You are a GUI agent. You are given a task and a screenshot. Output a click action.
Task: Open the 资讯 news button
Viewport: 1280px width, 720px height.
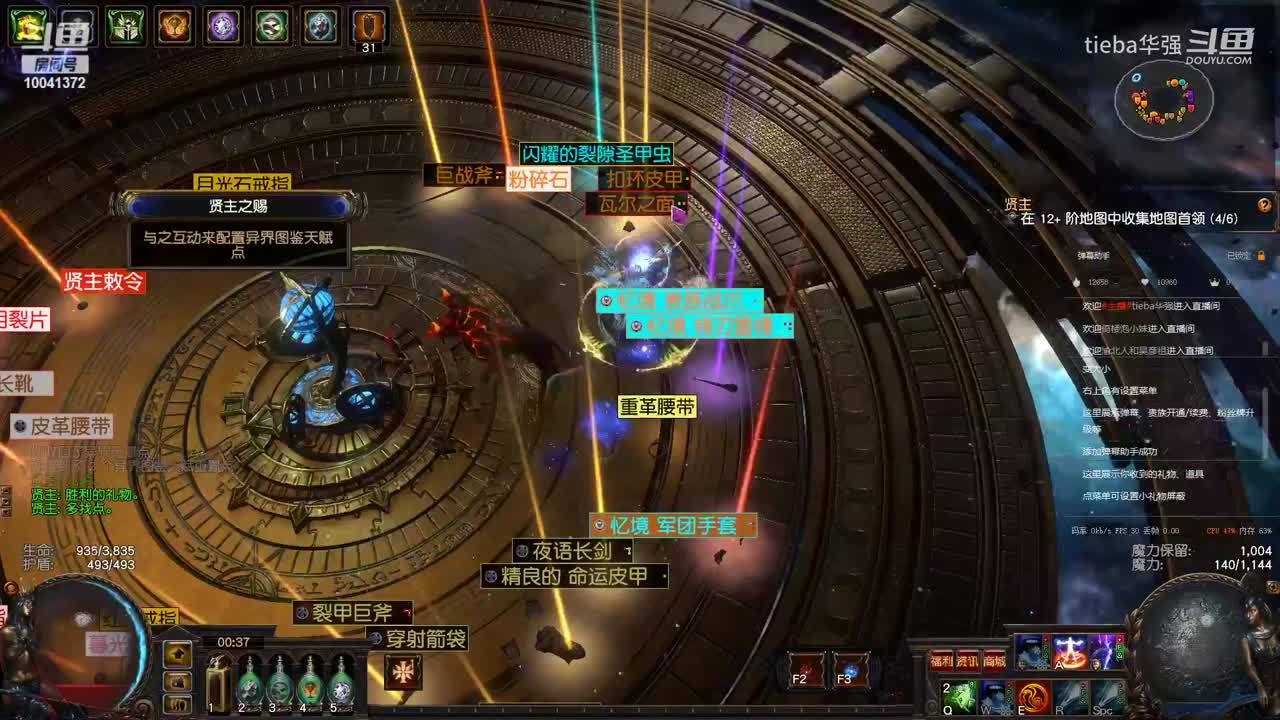click(968, 661)
